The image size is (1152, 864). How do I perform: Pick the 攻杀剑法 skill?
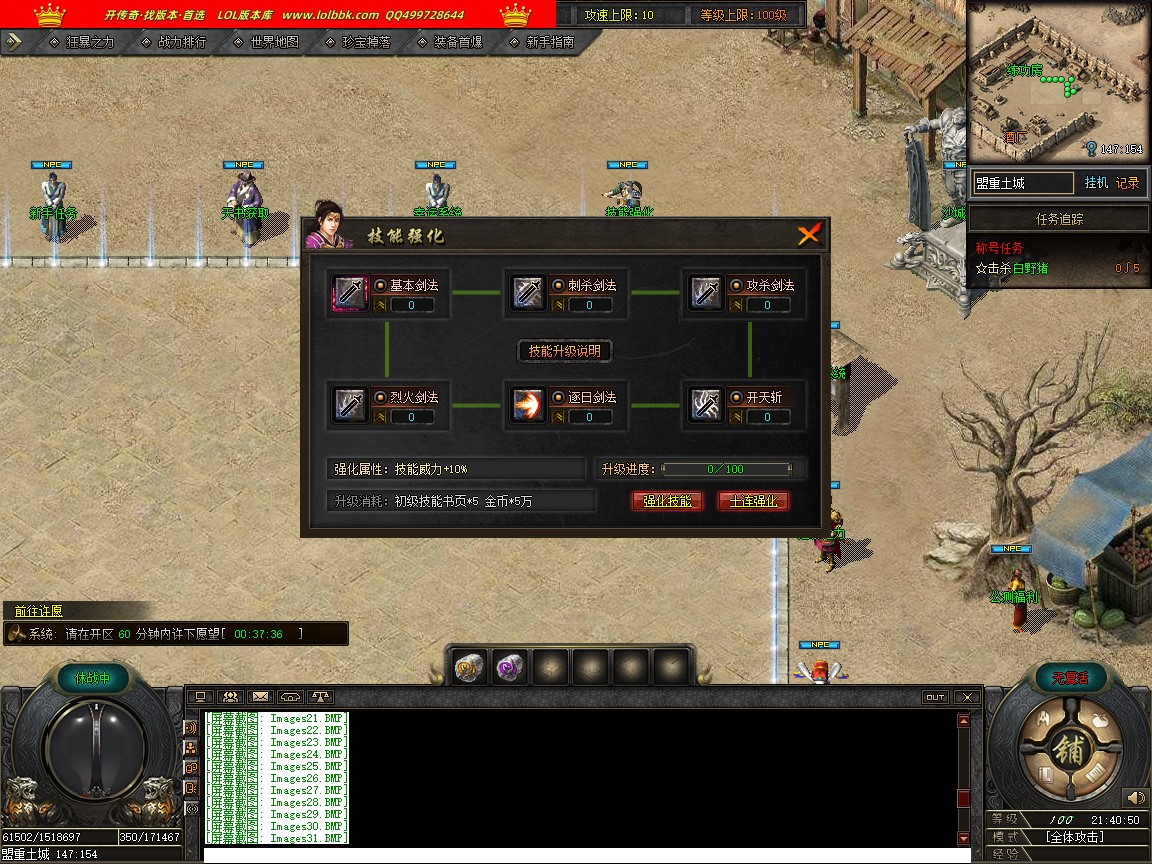point(706,293)
